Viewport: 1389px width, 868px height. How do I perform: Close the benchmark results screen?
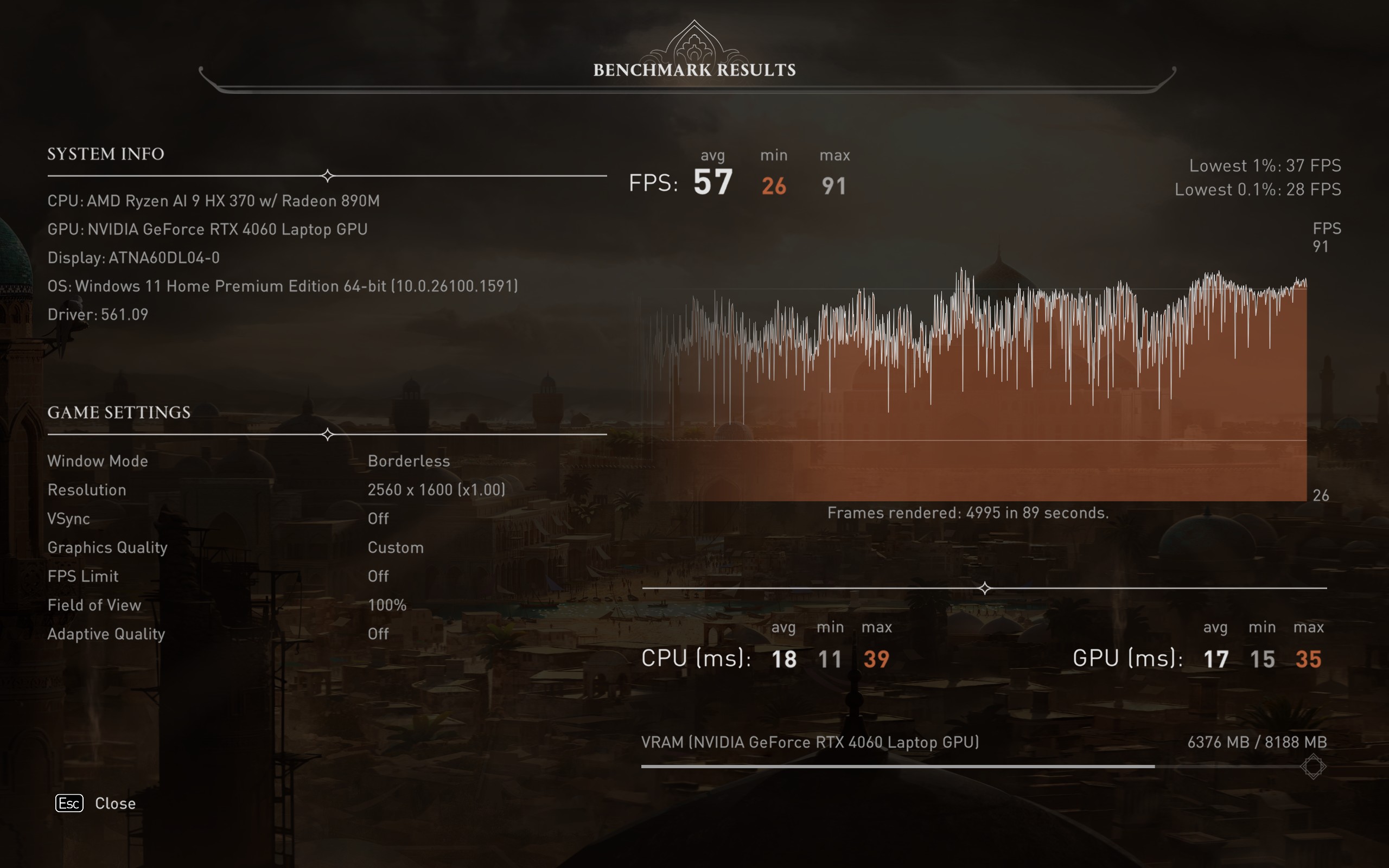[x=96, y=803]
